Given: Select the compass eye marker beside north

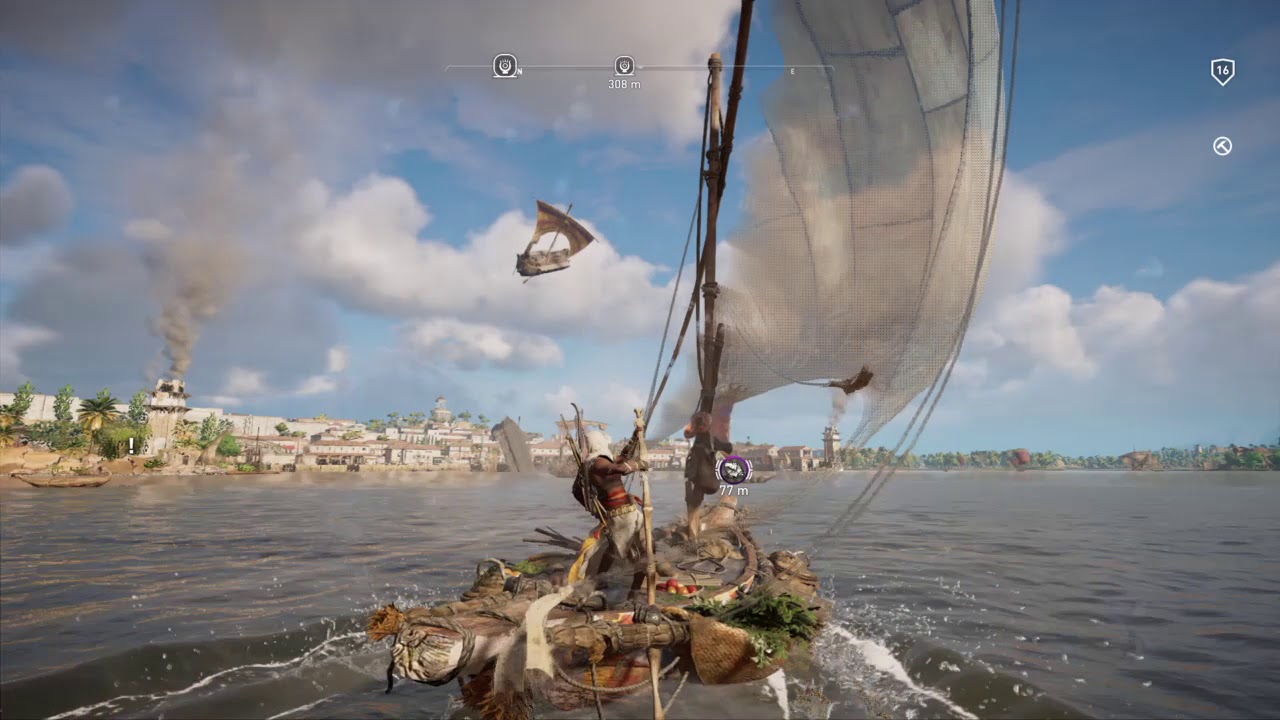Looking at the screenshot, I should coord(505,66).
